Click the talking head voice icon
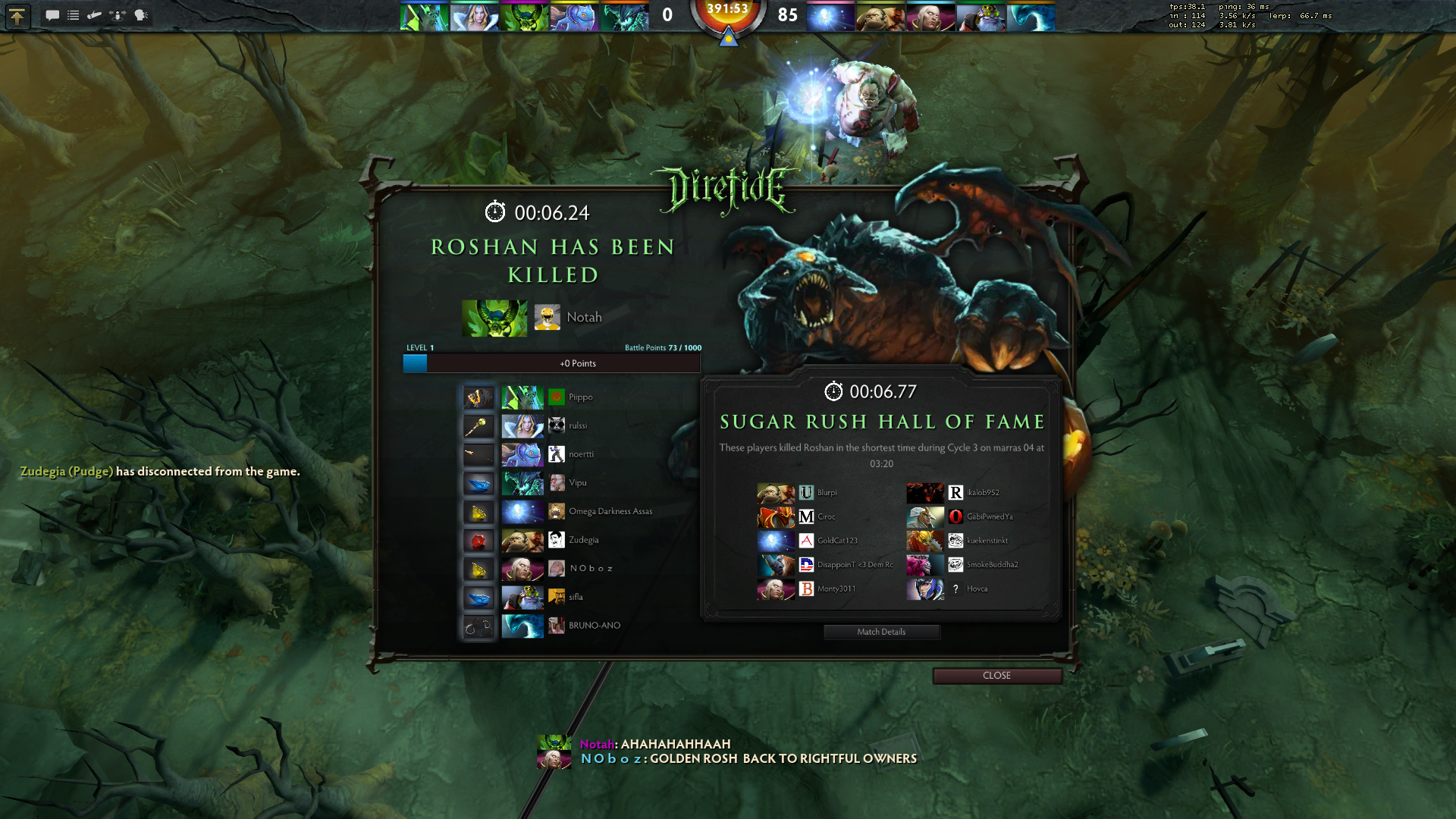 (x=141, y=15)
